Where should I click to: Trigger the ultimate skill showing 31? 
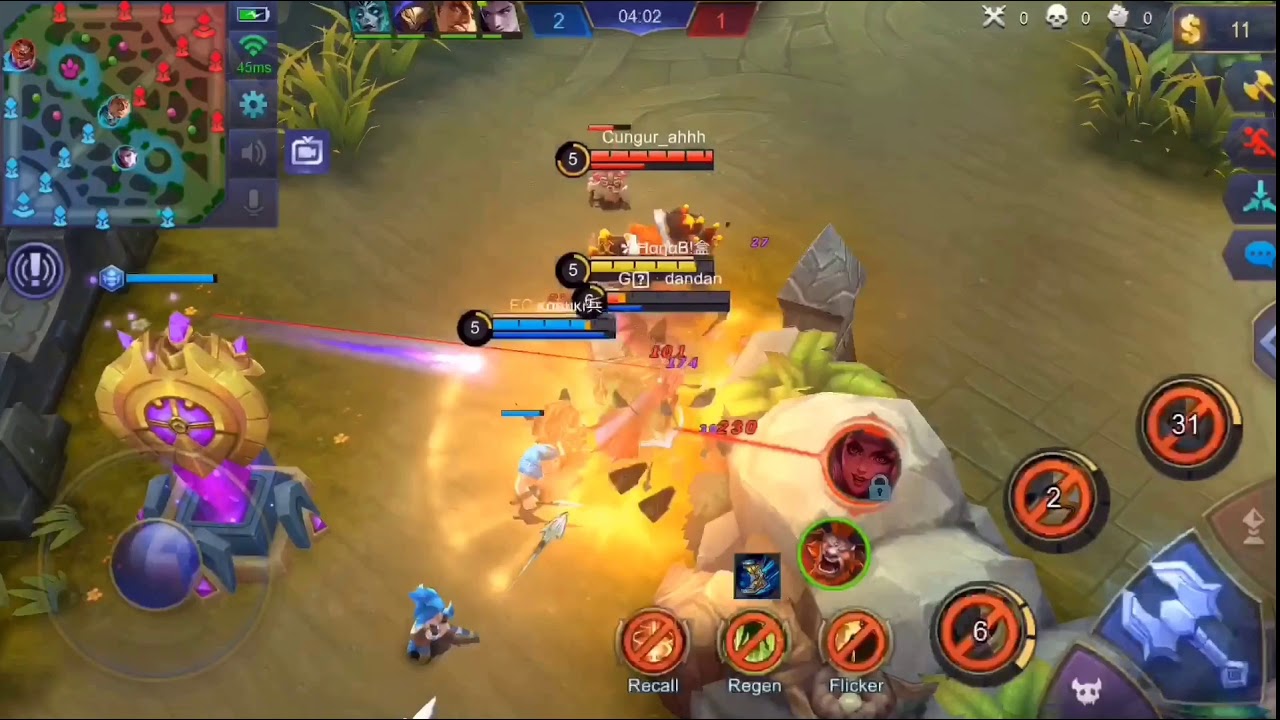[1186, 425]
